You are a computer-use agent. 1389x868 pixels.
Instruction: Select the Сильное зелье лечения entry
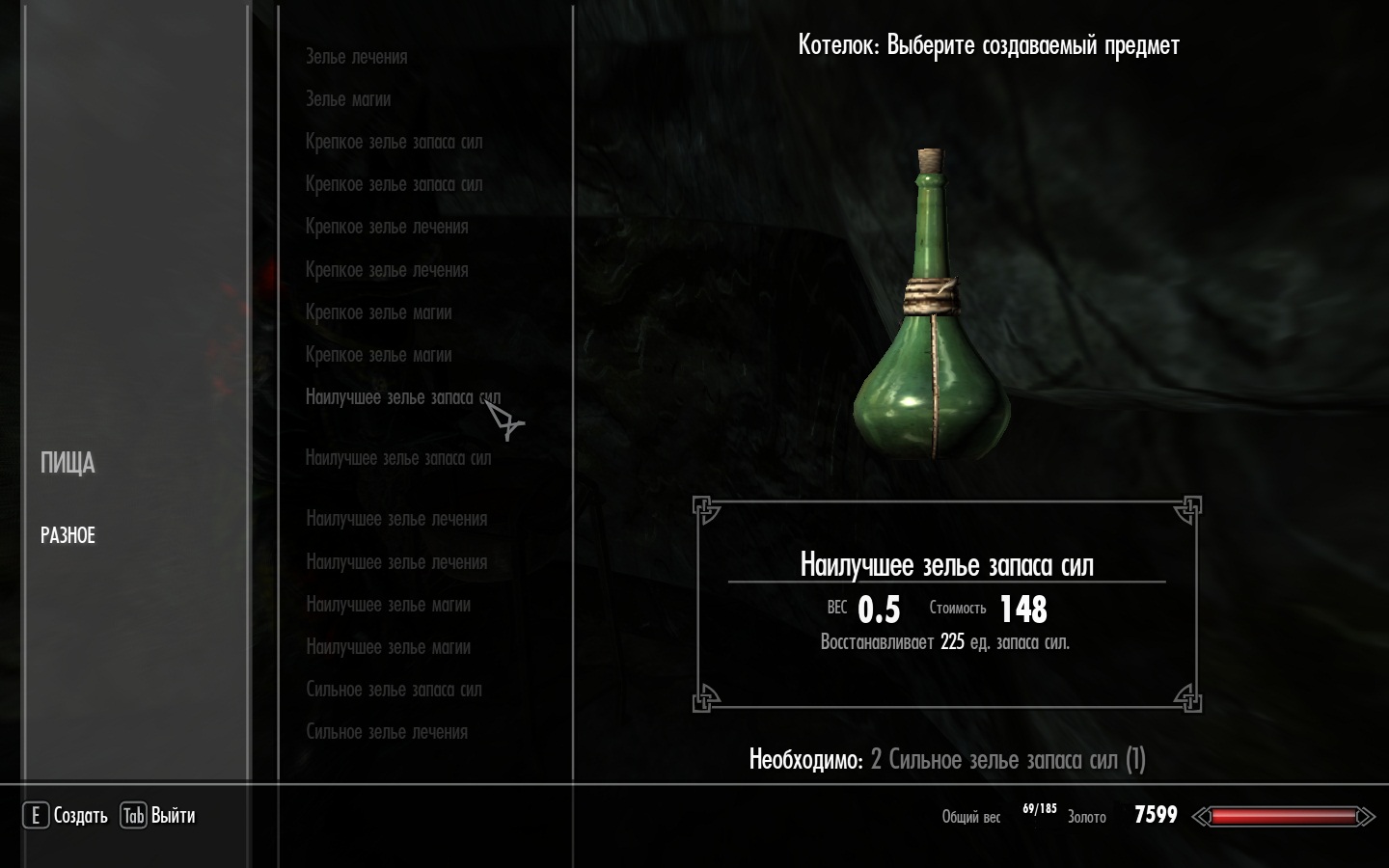point(387,732)
